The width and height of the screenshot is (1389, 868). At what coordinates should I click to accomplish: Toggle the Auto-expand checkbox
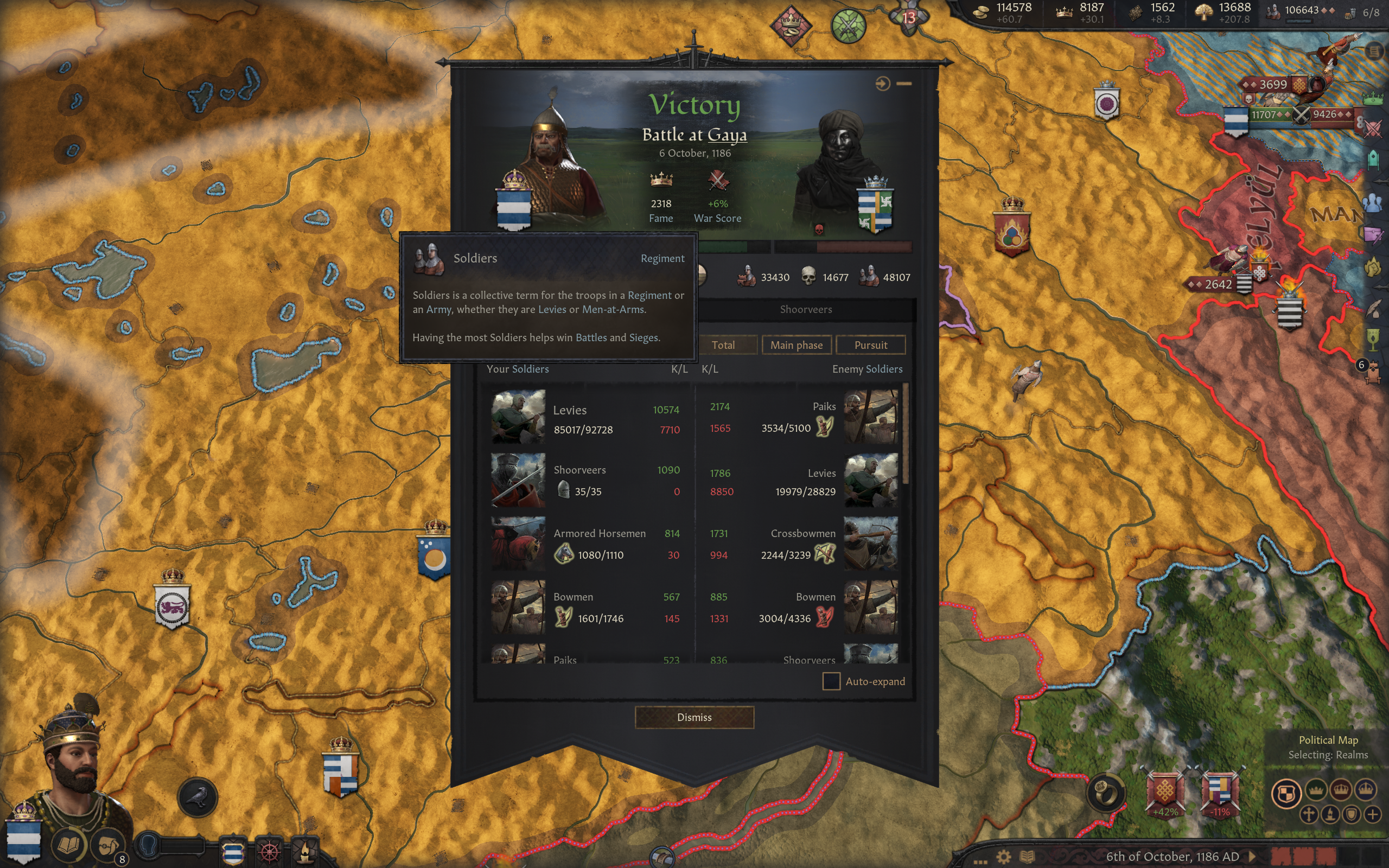[831, 681]
